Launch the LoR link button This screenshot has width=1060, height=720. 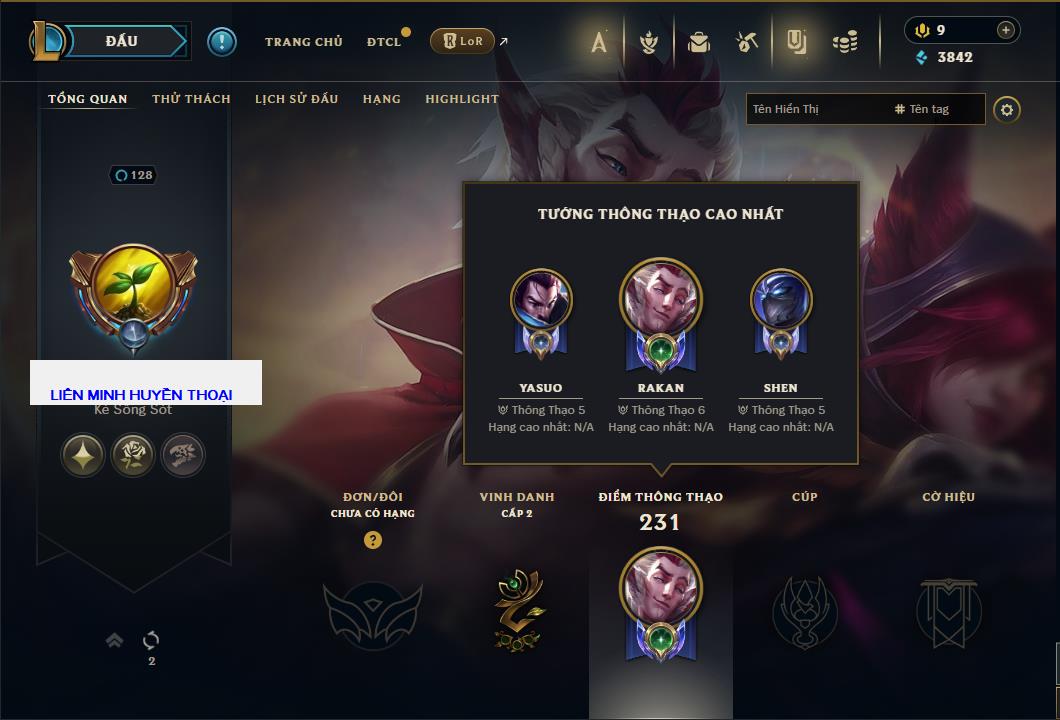pos(462,41)
